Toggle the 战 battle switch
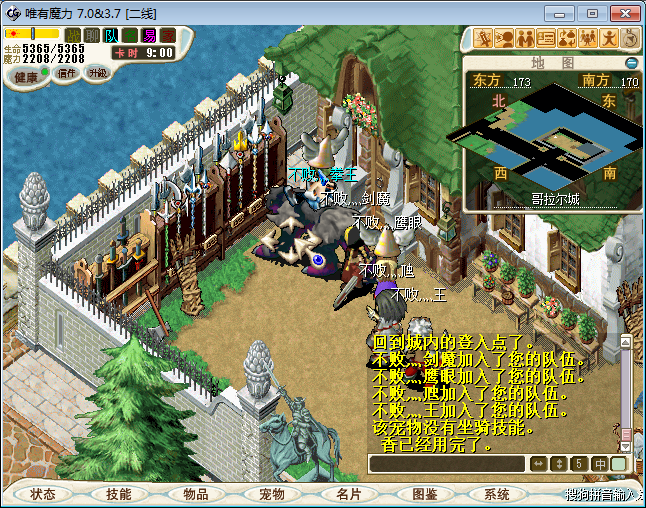646x508 pixels. point(73,35)
